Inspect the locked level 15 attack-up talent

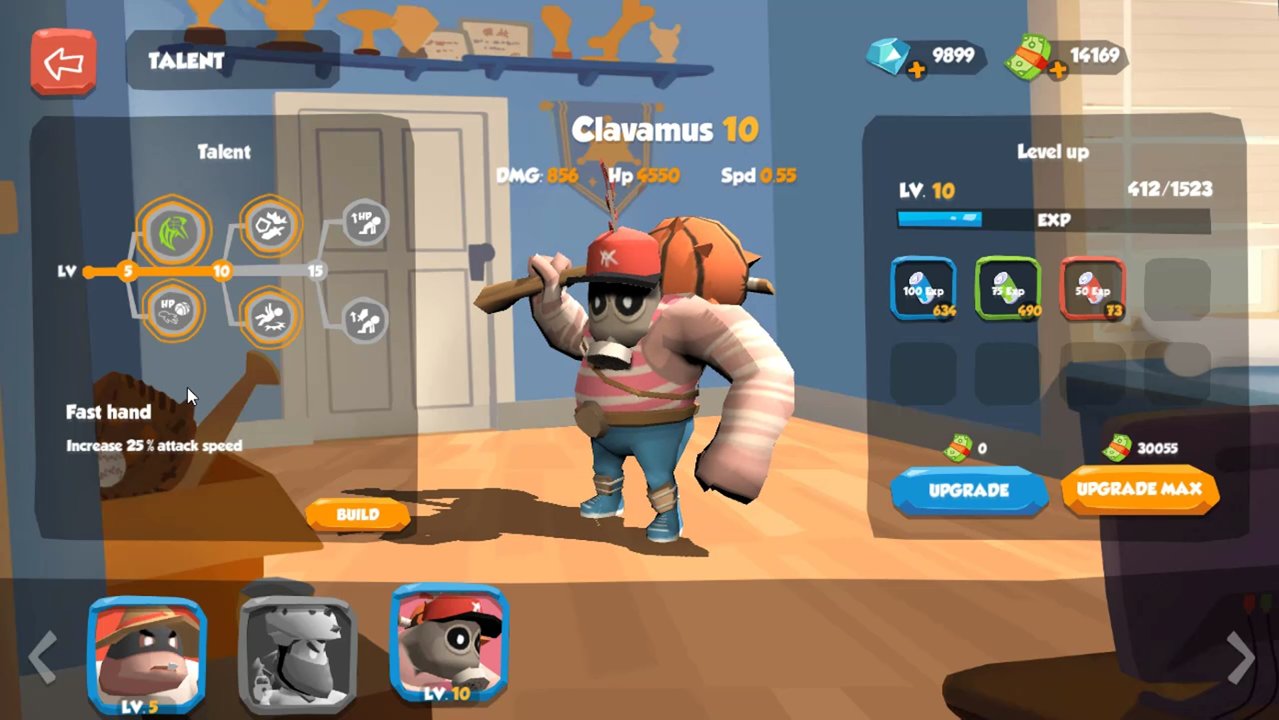[x=366, y=322]
